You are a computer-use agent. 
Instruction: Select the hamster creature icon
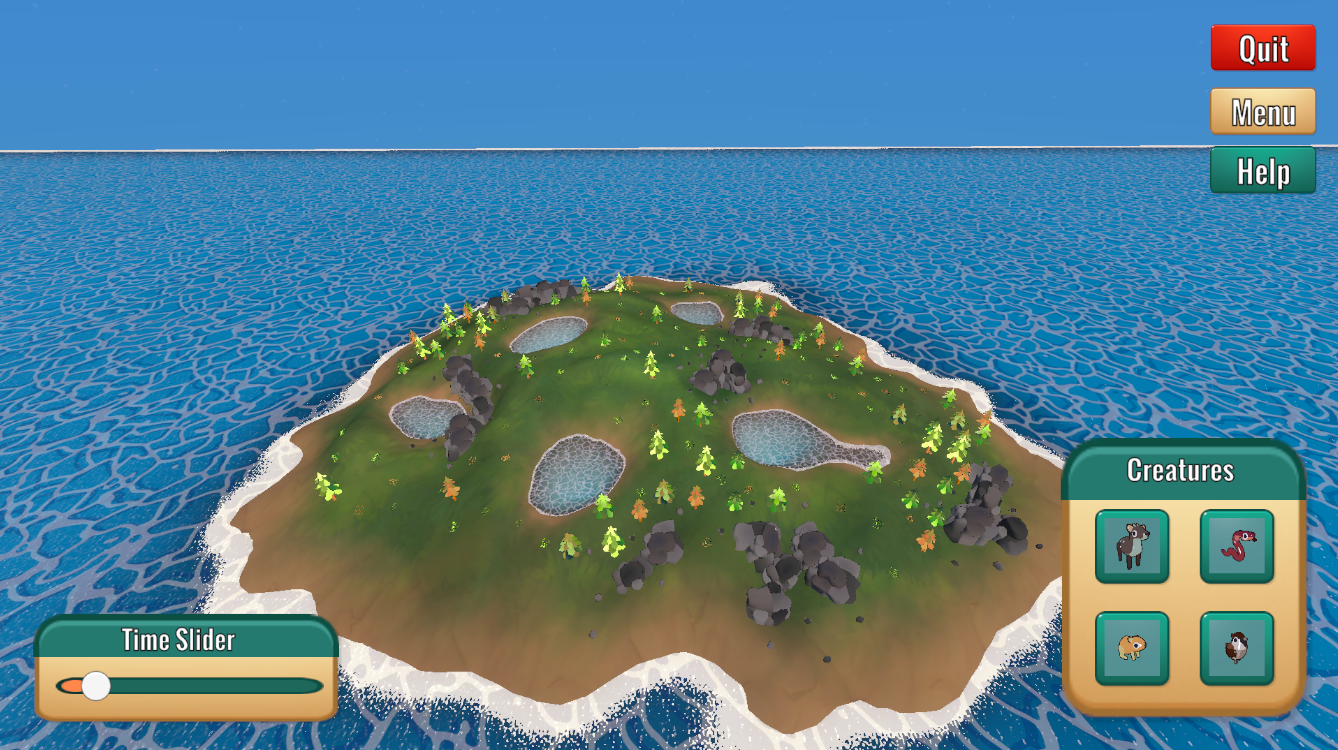1132,647
